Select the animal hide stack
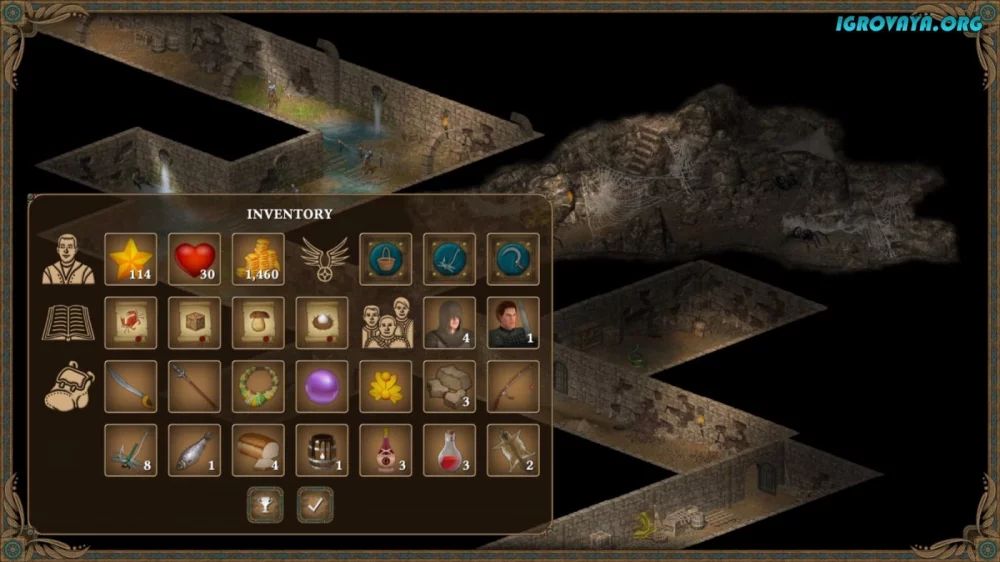Viewport: 1000px width, 562px height. (x=513, y=450)
